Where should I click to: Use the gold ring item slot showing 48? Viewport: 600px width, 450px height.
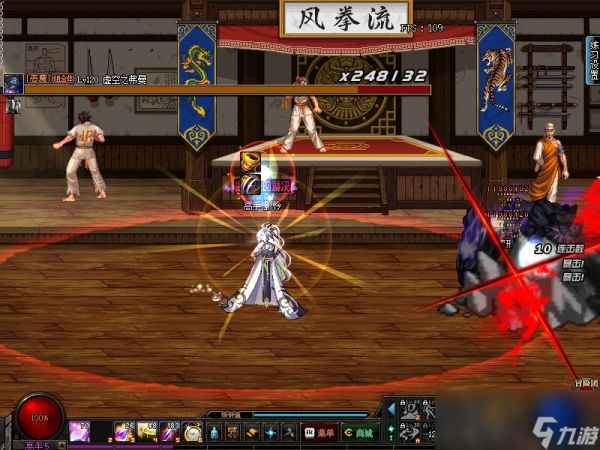[147, 432]
